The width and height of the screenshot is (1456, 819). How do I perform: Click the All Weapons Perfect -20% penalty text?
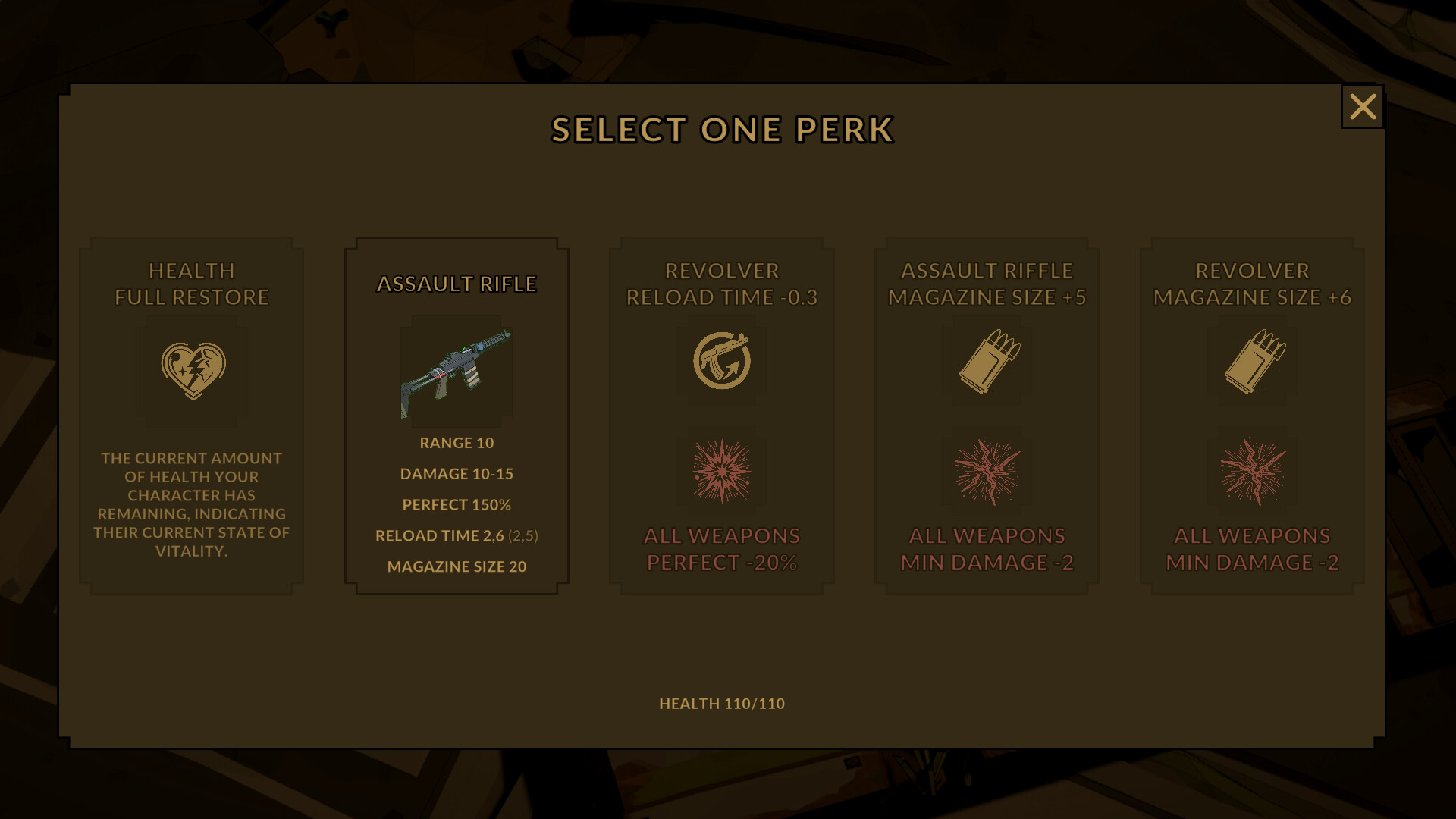coord(722,550)
